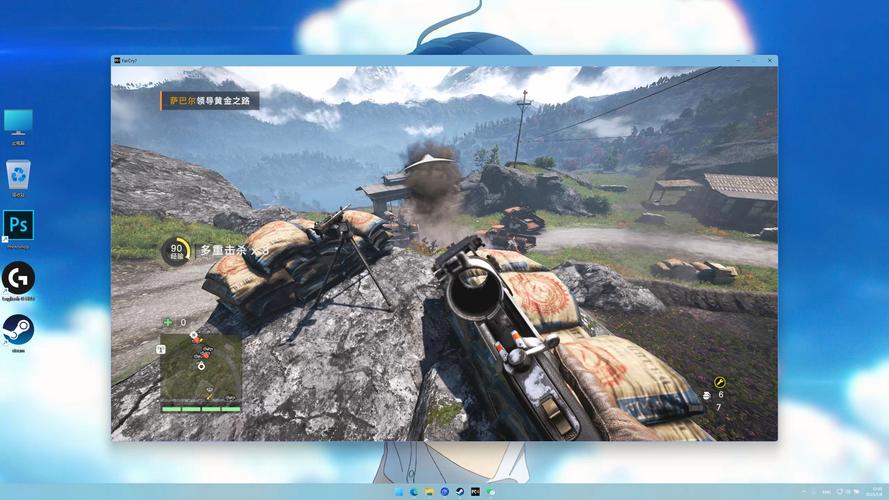Click the green cross health syringe icon
Screen dimensions: 889x500
(168, 322)
